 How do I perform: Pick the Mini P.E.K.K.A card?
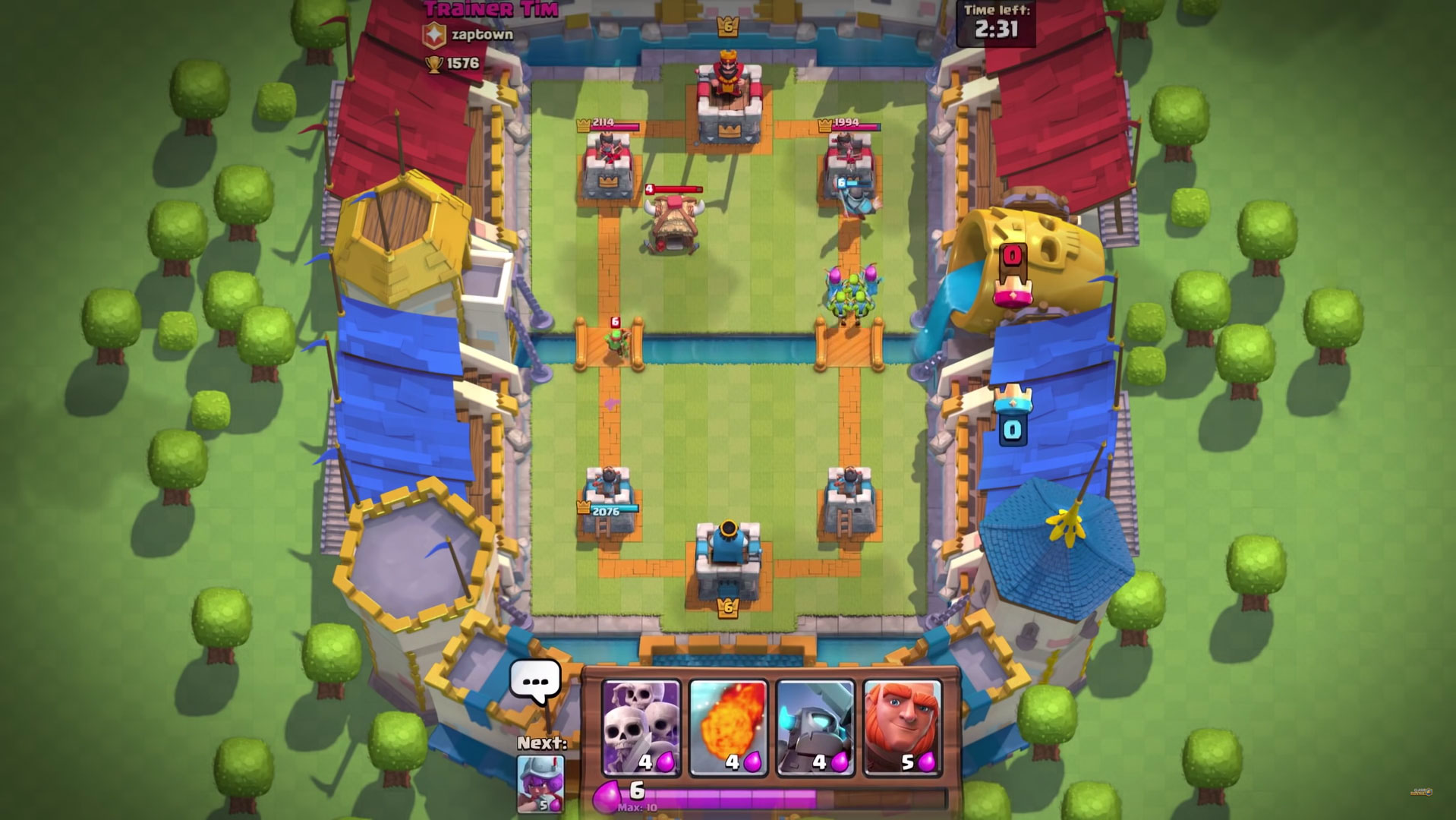(815, 727)
